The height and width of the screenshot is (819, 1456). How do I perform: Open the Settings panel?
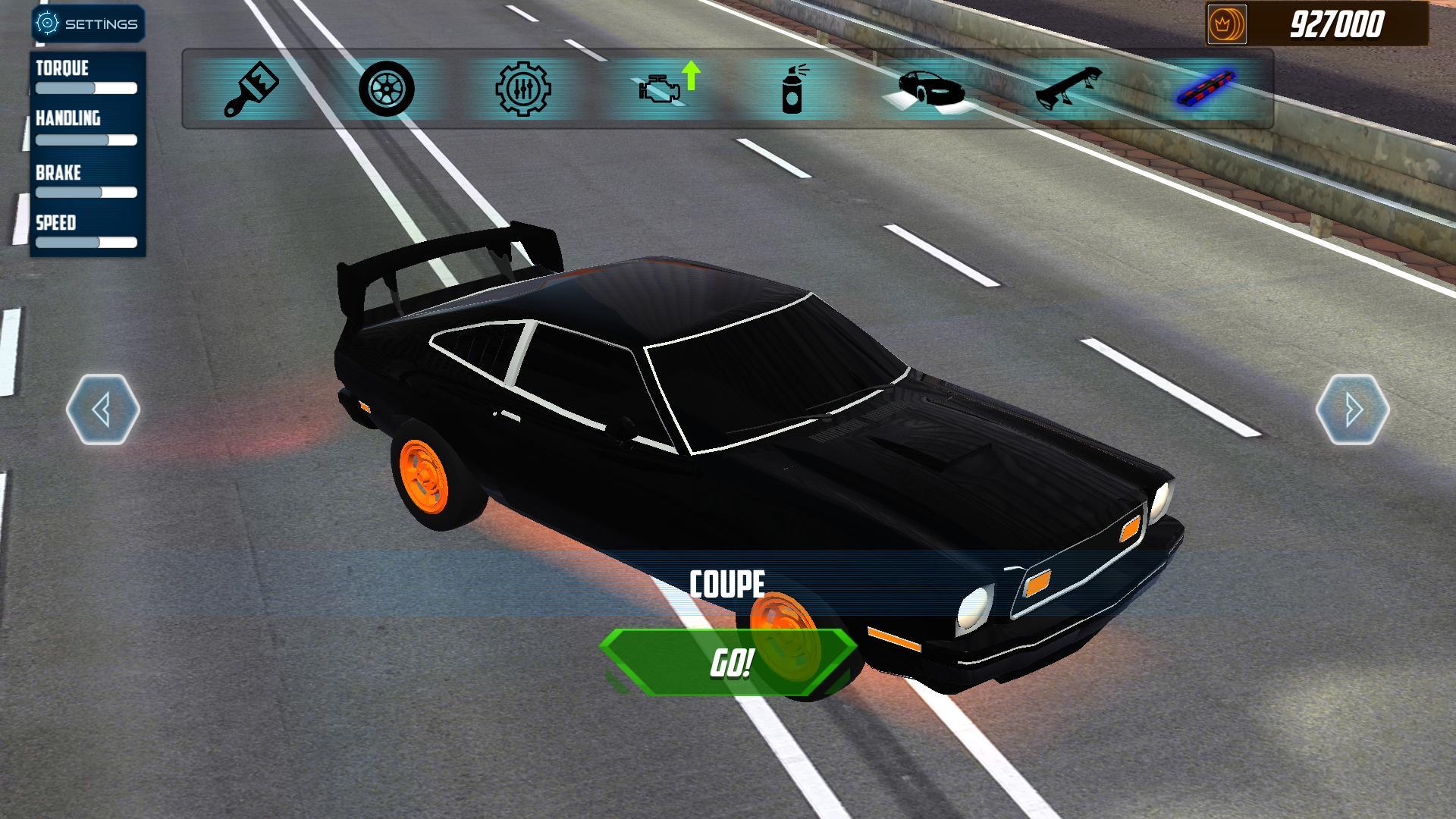(x=87, y=23)
